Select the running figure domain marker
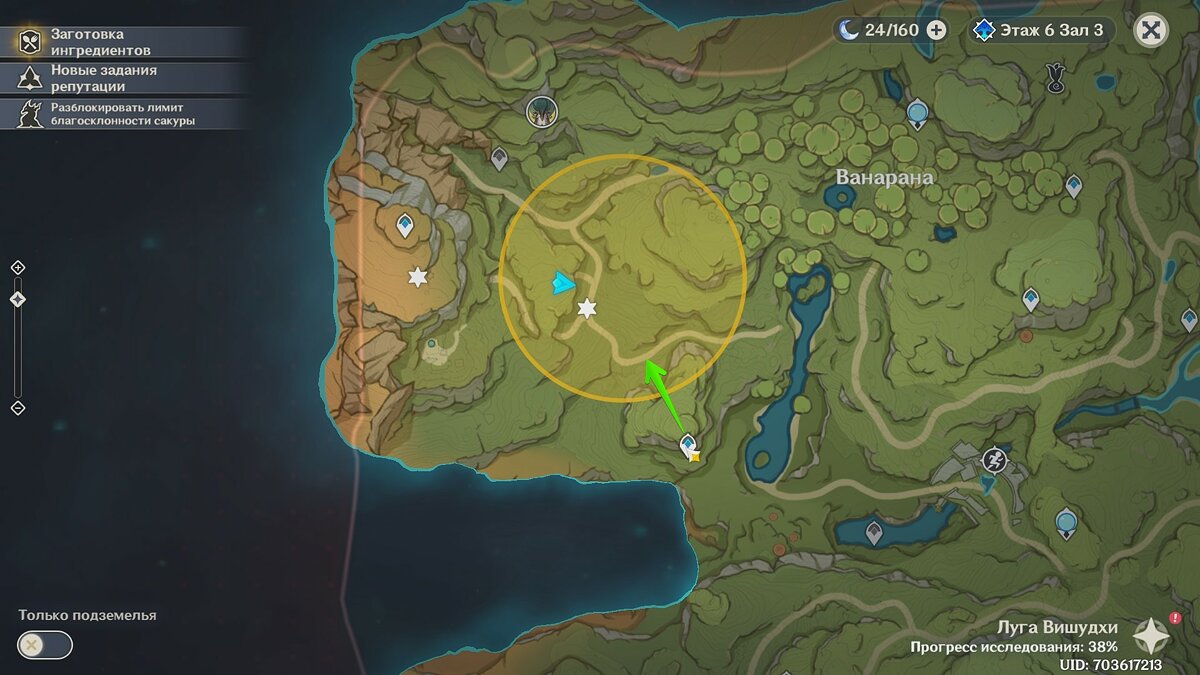This screenshot has width=1200, height=675. tap(994, 460)
